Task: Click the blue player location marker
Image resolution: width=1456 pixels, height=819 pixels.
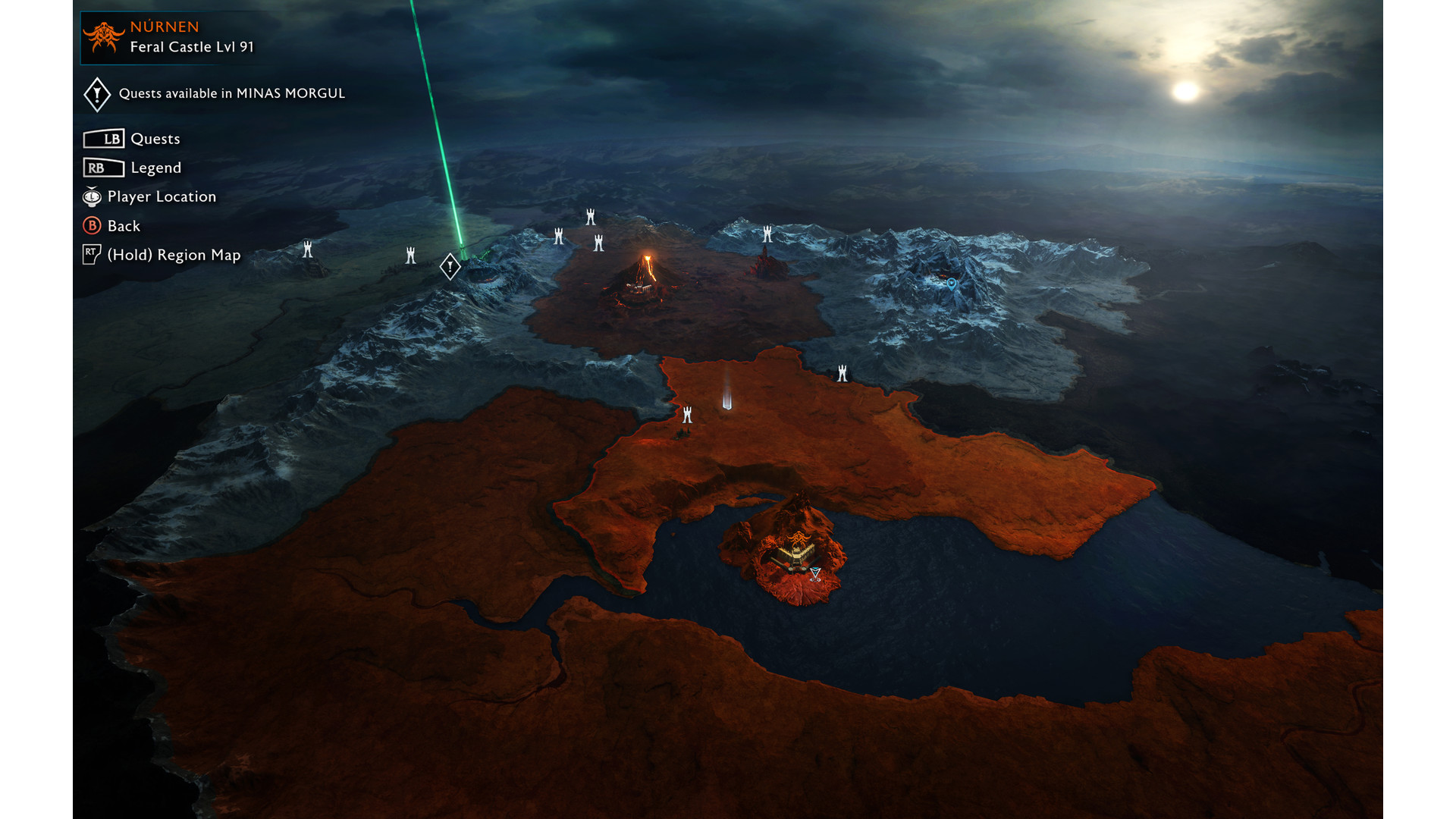Action: (x=952, y=283)
